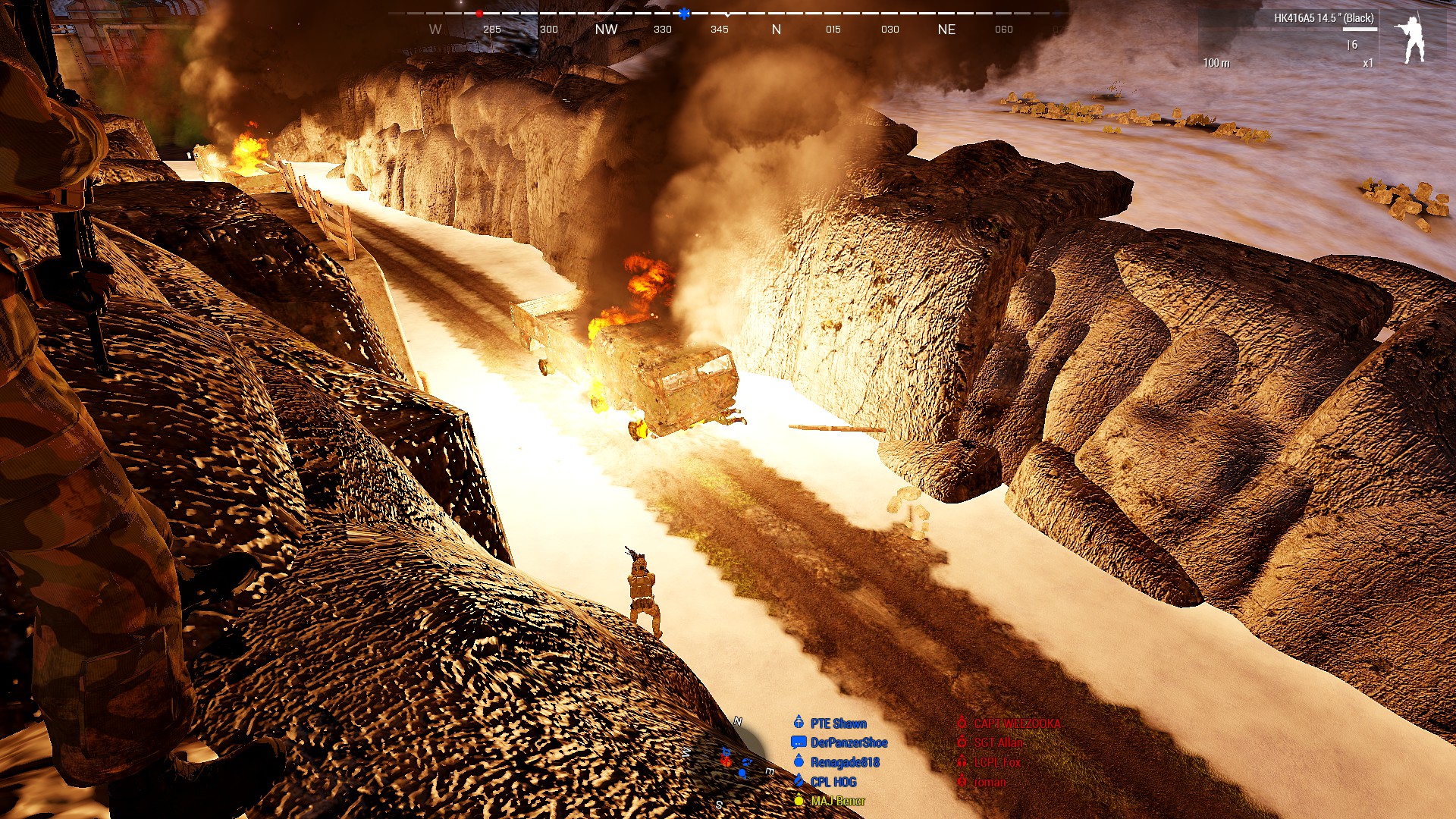Viewport: 1456px width, 819px height.
Task: Click the red marker on the compass bar
Action: (479, 14)
